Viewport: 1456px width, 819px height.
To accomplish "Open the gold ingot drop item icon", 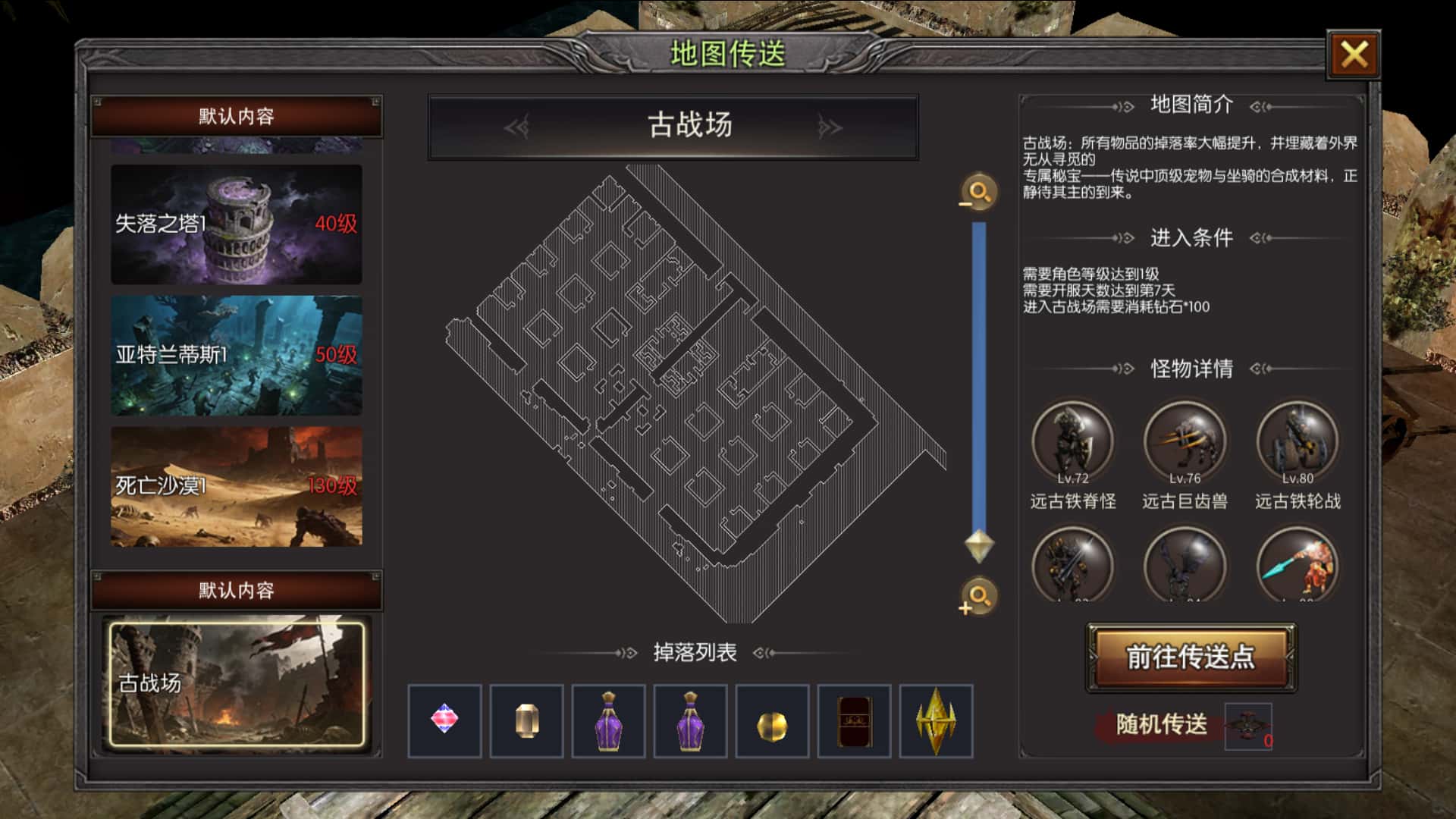I will 526,722.
